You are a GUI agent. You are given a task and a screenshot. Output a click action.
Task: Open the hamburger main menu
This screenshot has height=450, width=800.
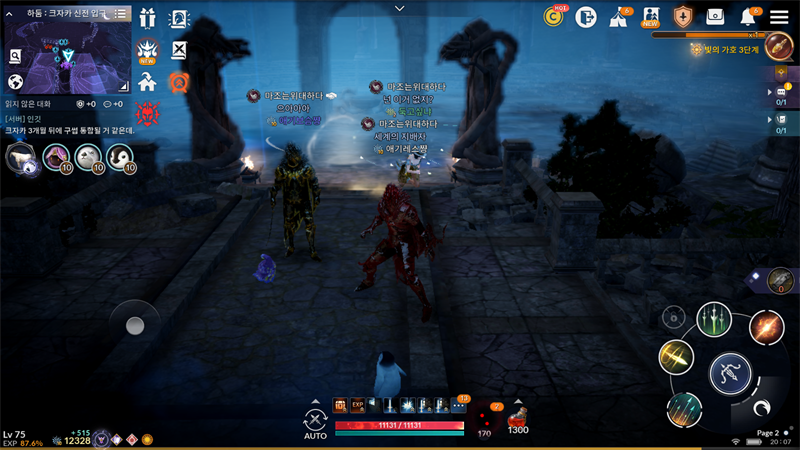(779, 16)
